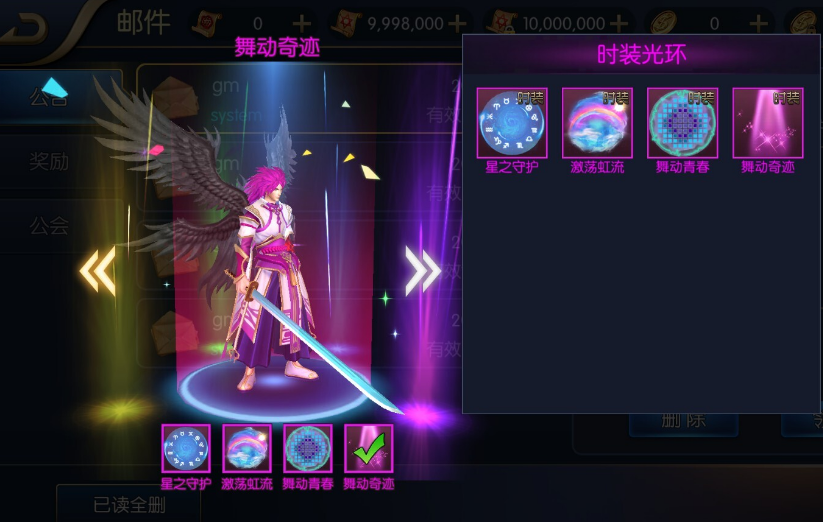The image size is (823, 522).
Task: Show the next aura with right arrows
Action: pyautogui.click(x=422, y=270)
